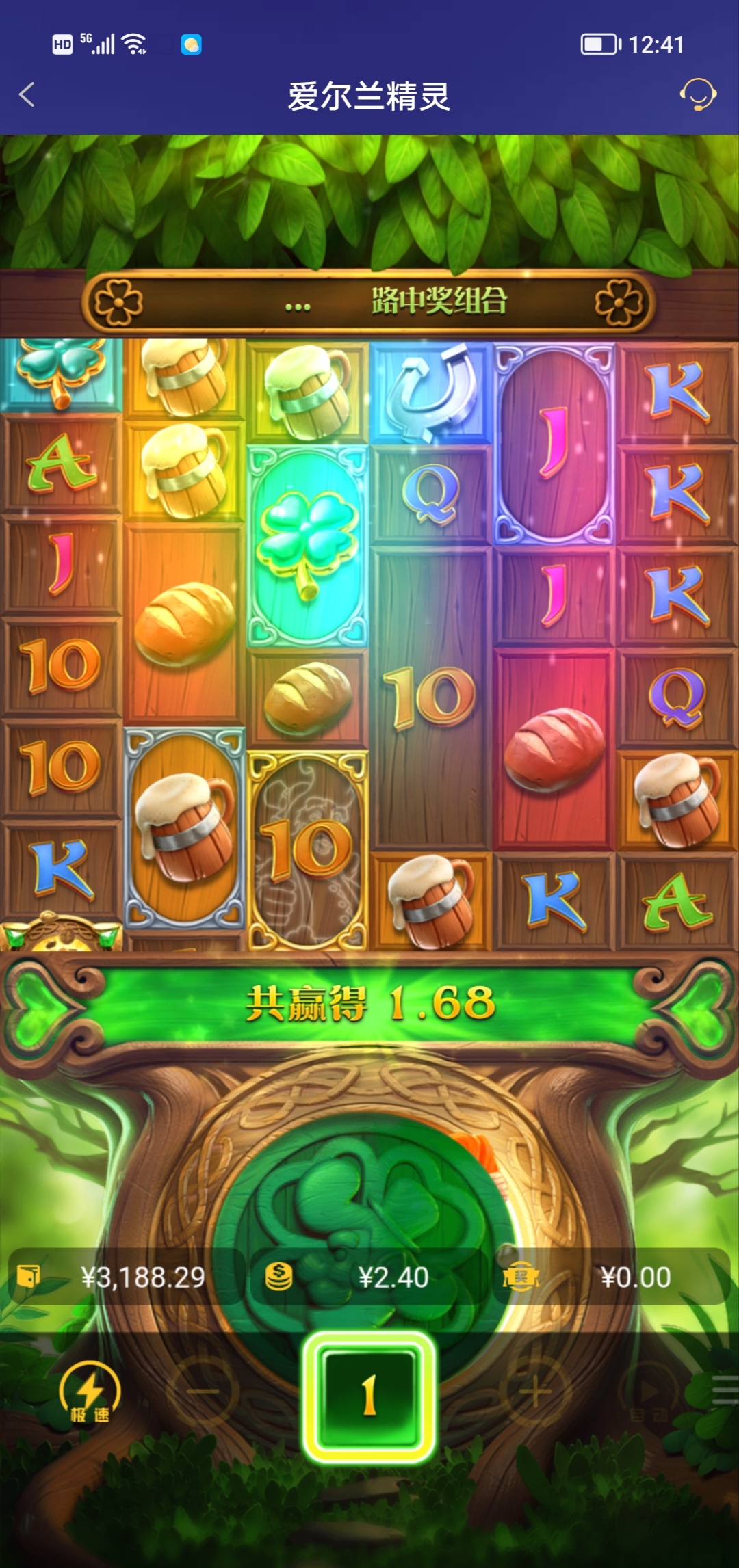Toggle the lightning bolt turbo spin mode

[x=90, y=1392]
